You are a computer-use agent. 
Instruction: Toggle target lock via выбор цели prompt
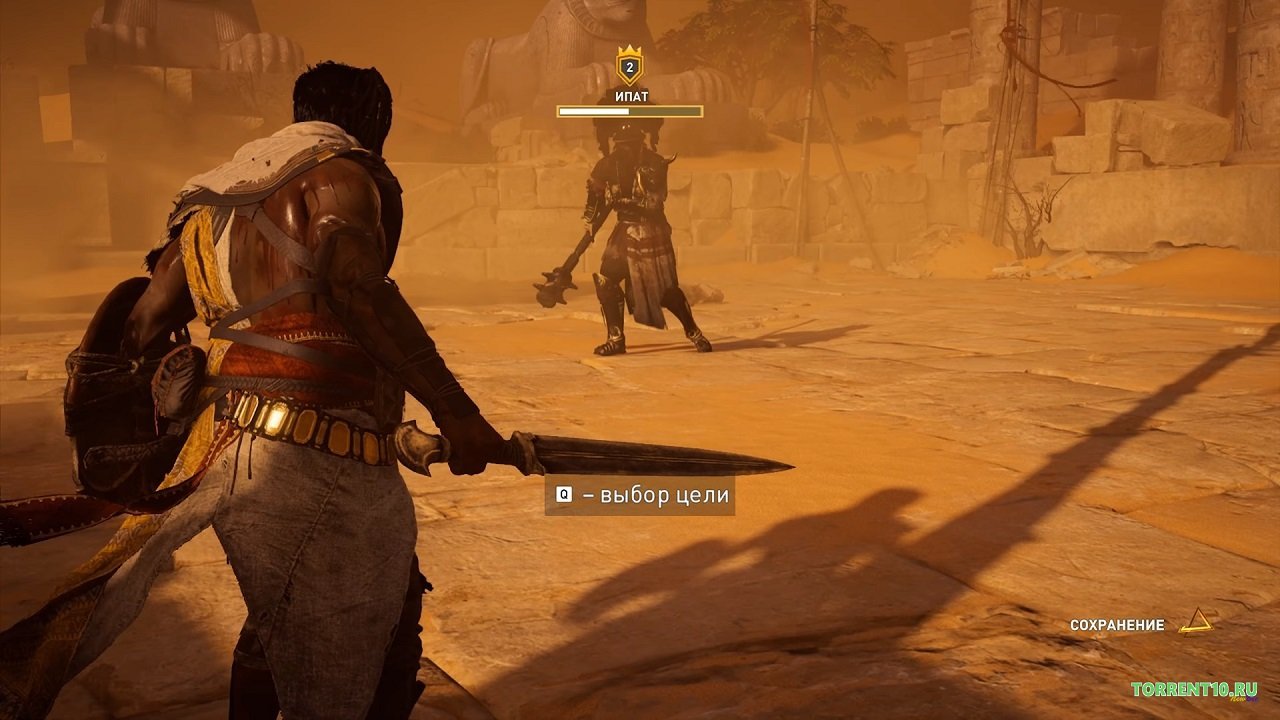(x=640, y=496)
